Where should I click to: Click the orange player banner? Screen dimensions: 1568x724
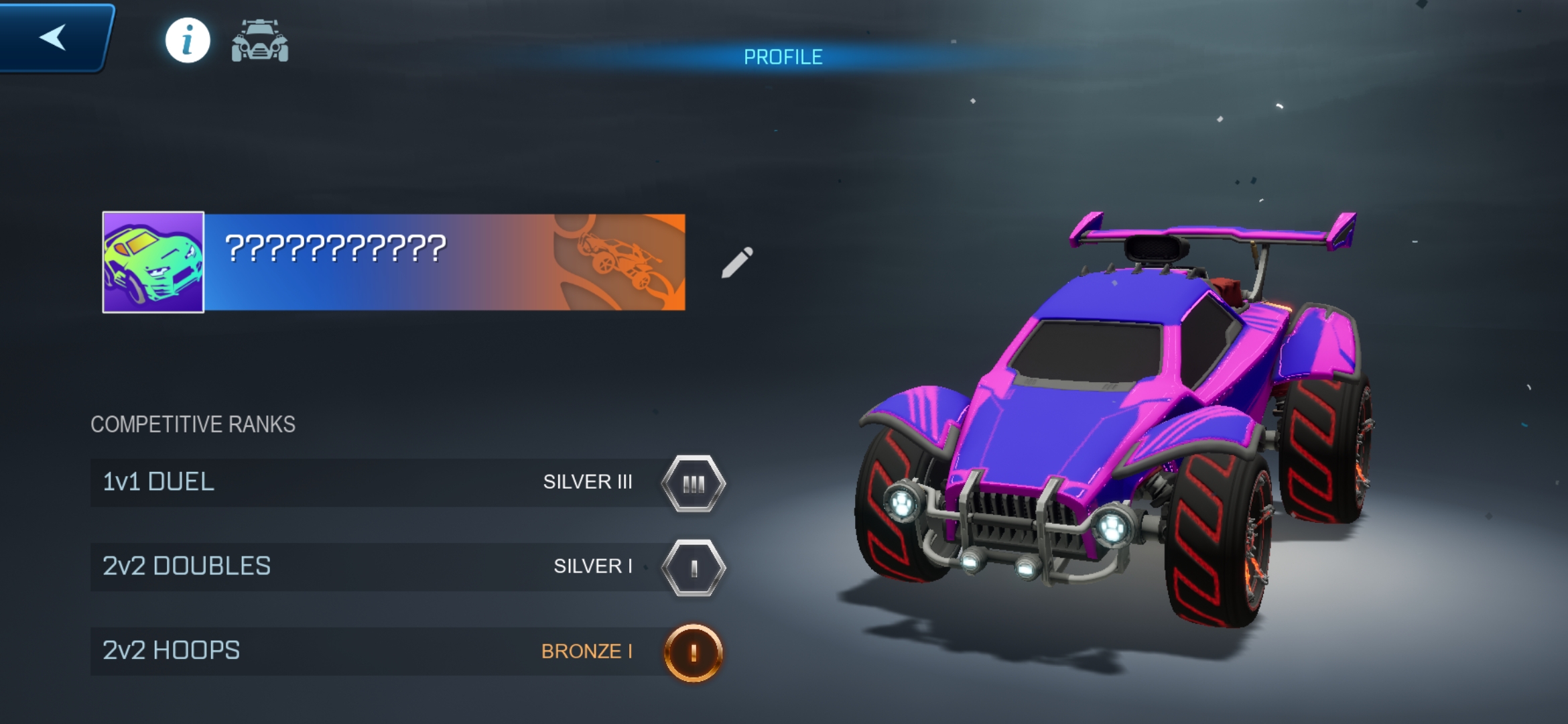(445, 262)
